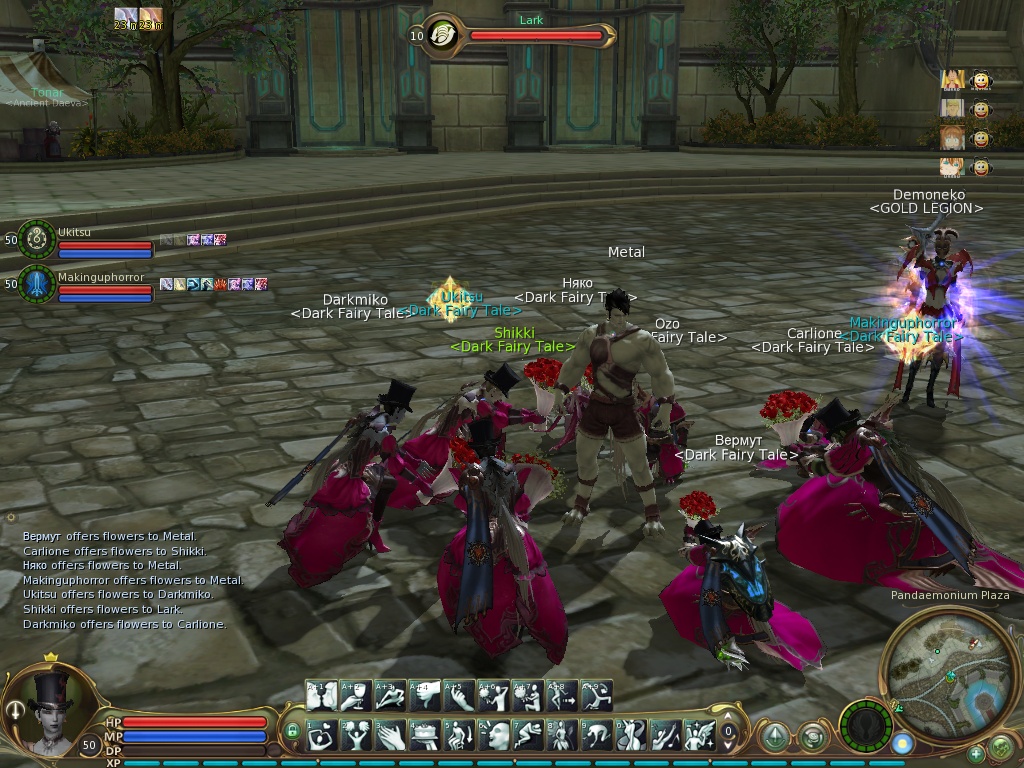Click the black wings flight gauge
The image size is (1024, 768).
[x=864, y=726]
